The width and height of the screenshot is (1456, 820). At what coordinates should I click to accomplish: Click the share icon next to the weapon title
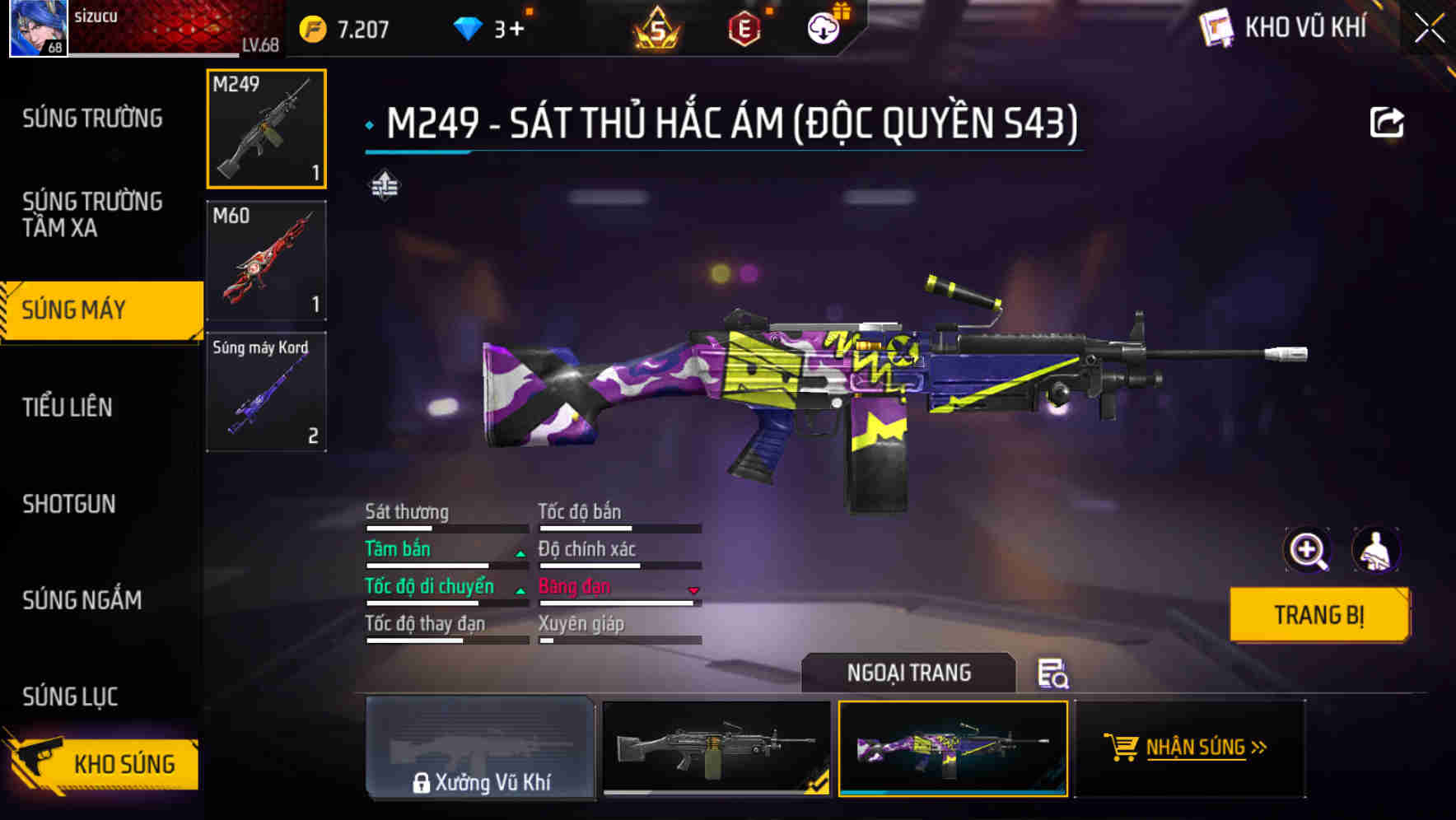pyautogui.click(x=1388, y=120)
